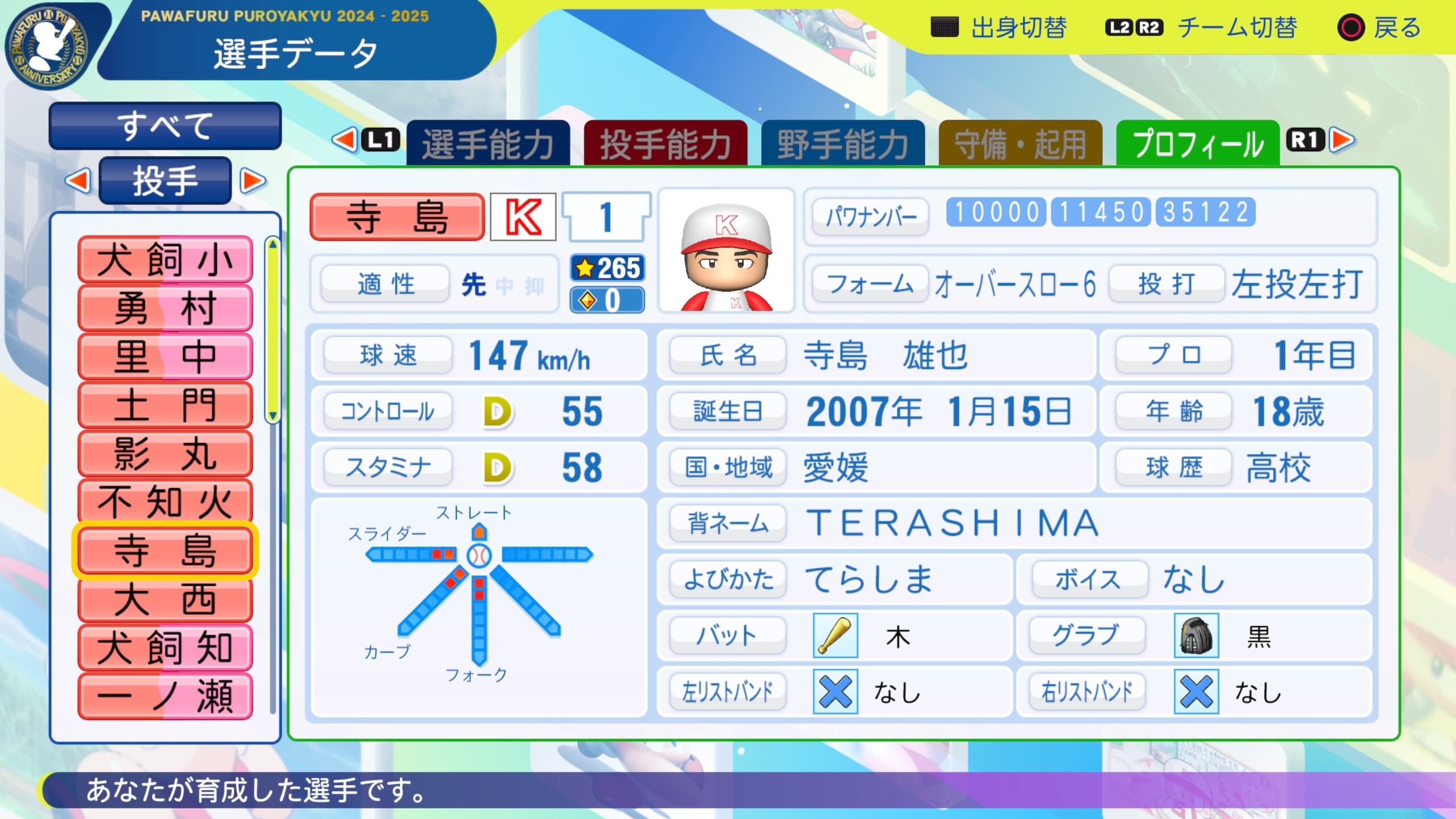Click the right arrow beside 投手
Screen dimensions: 1456x819
(x=253, y=181)
